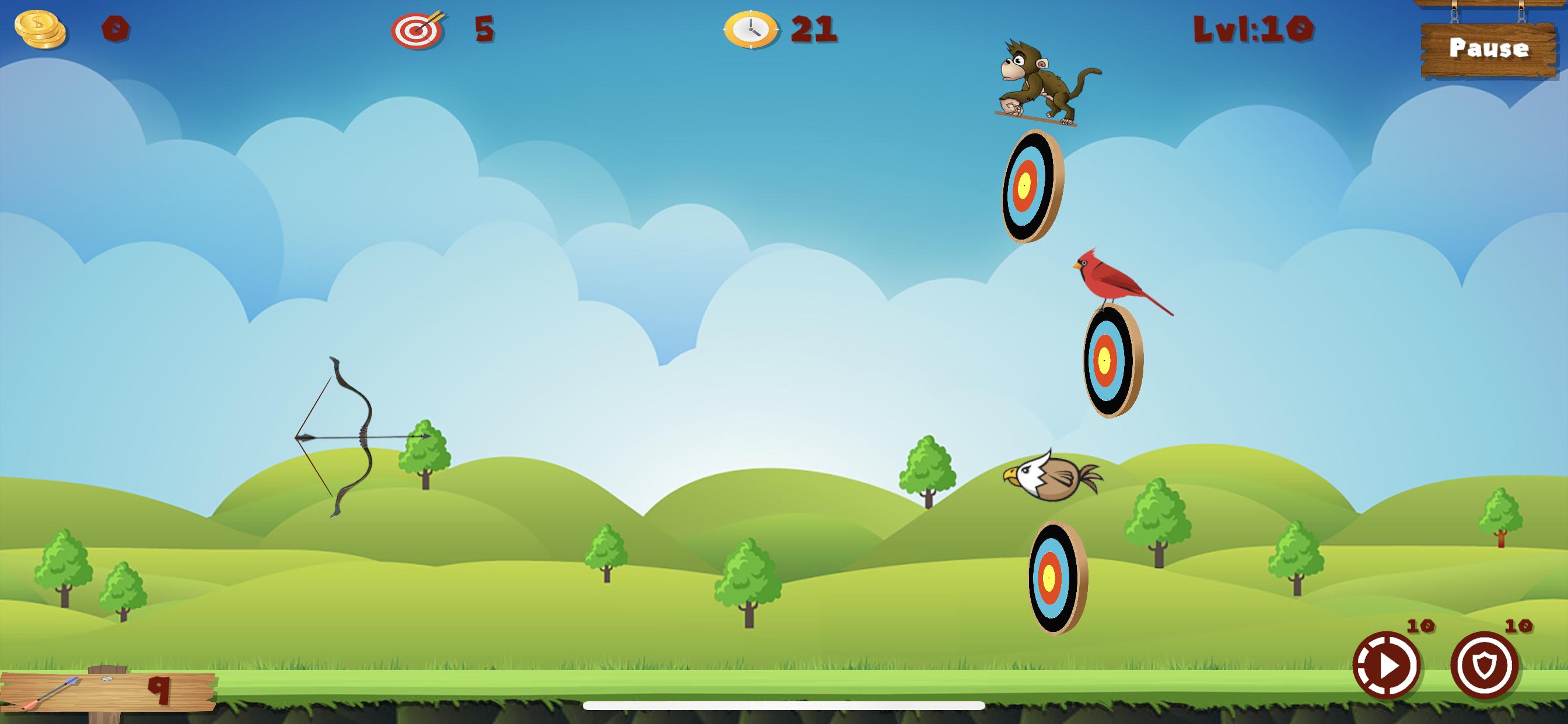Screen dimensions: 1568x724
Task: Click the clock timer icon
Action: [750, 29]
